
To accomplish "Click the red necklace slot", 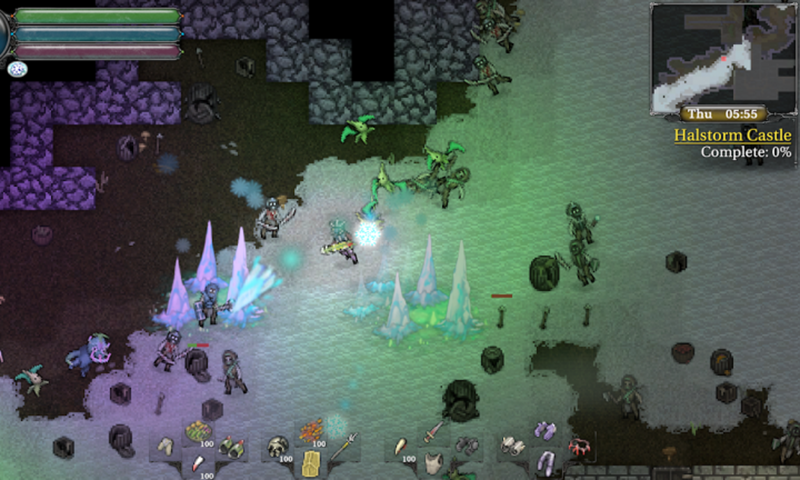I will (x=579, y=446).
